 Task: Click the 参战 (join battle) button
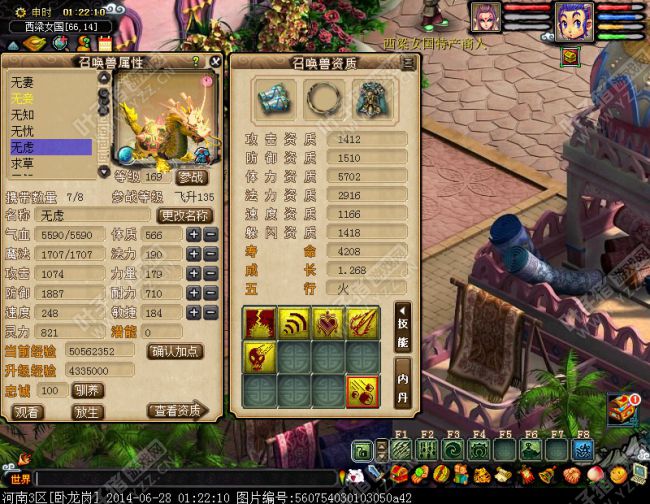(193, 176)
